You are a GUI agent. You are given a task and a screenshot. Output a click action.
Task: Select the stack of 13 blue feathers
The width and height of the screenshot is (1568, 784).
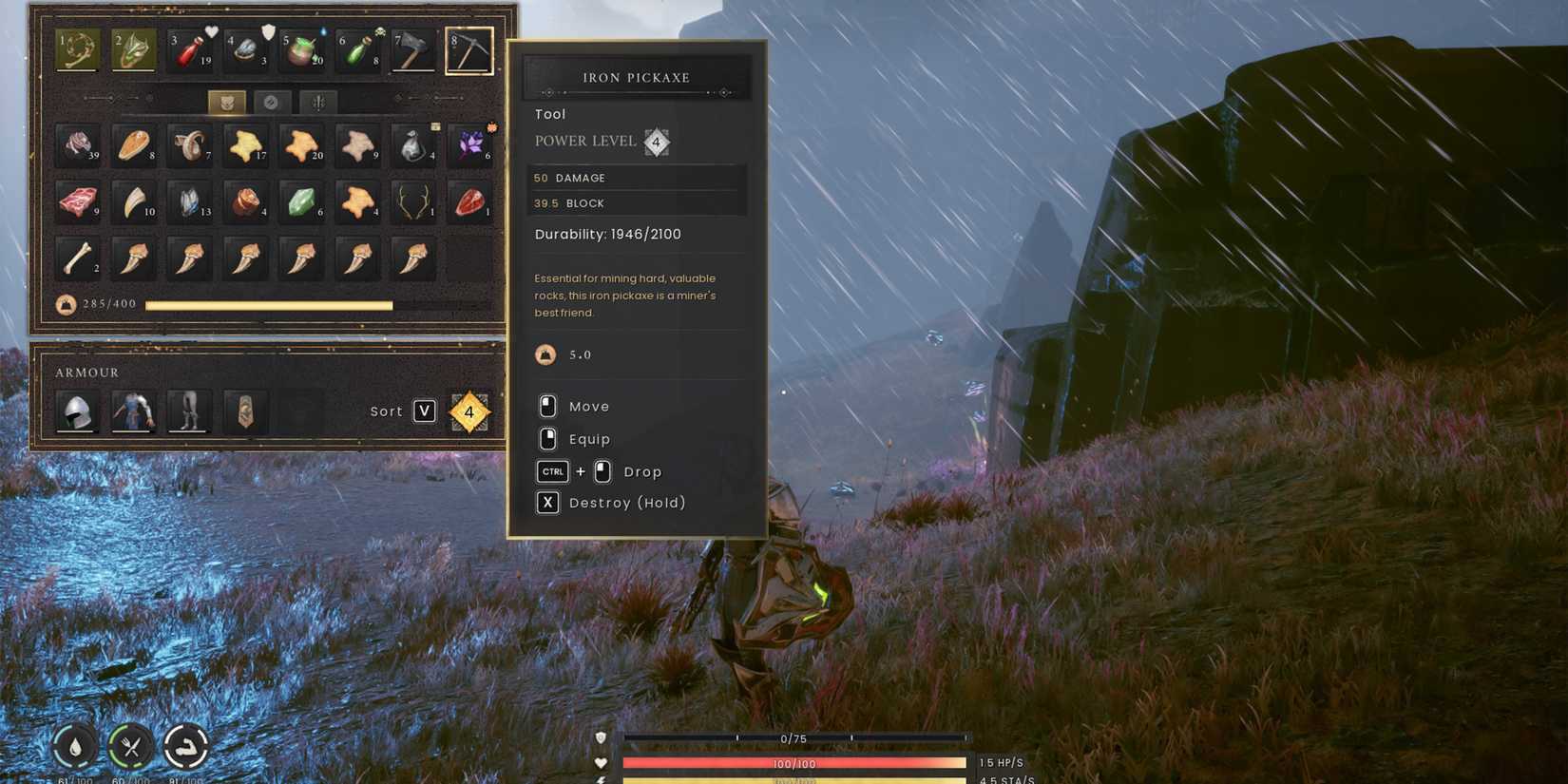pyautogui.click(x=189, y=203)
